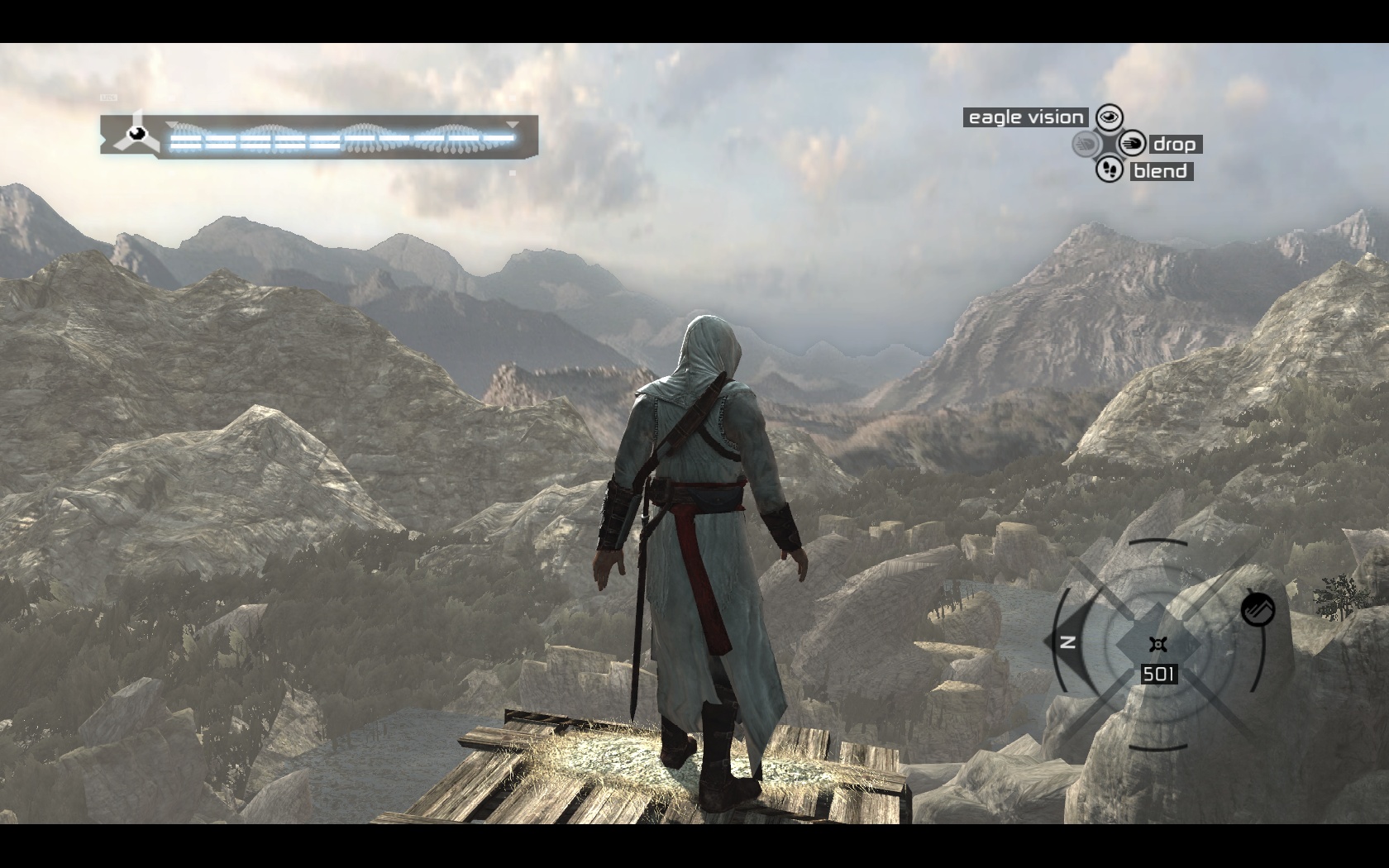The height and width of the screenshot is (868, 1389).
Task: Activate the eagle vision eye icon
Action: point(1110,117)
